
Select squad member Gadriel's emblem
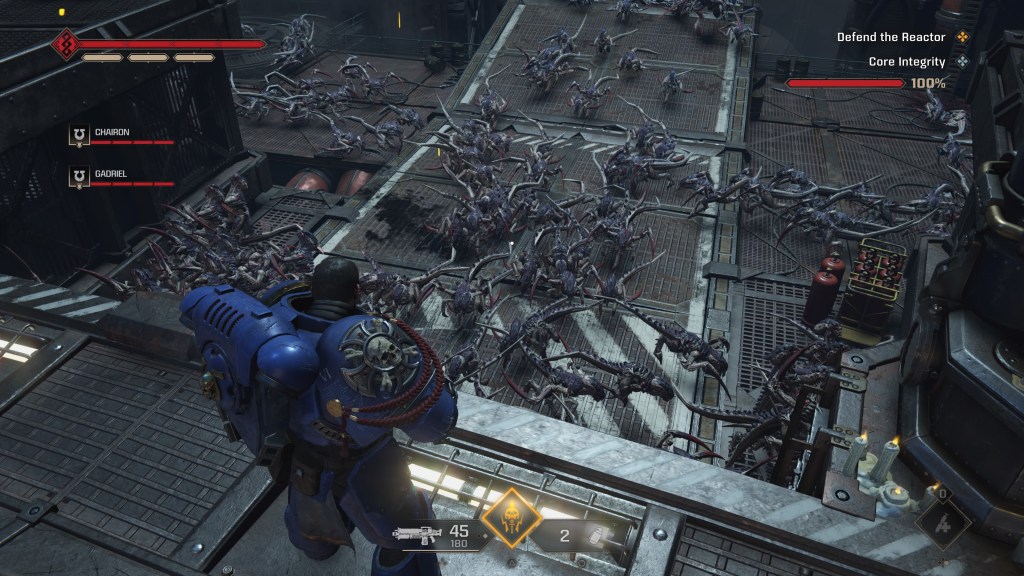tap(78, 177)
